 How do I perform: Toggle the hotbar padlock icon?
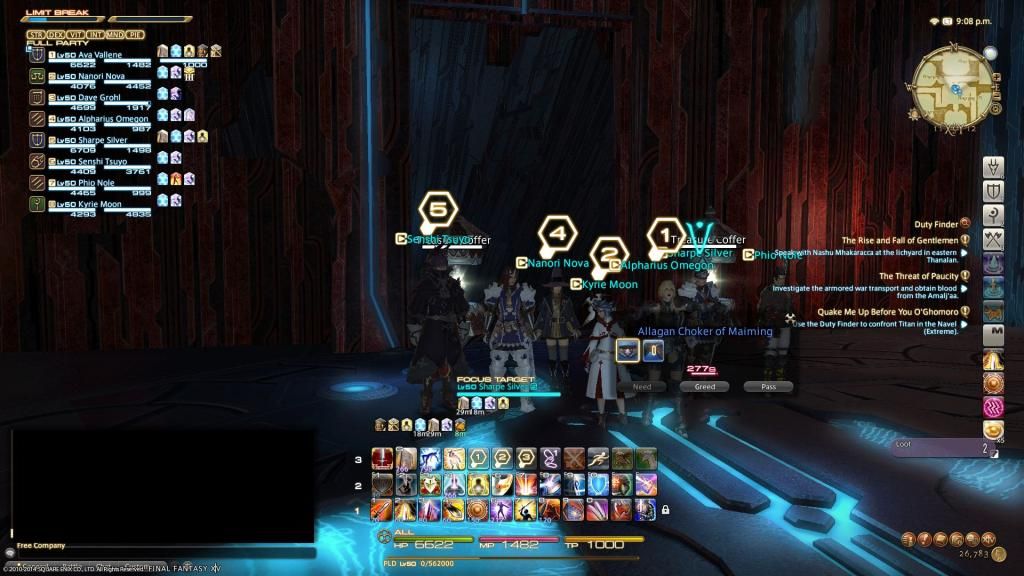coord(665,510)
